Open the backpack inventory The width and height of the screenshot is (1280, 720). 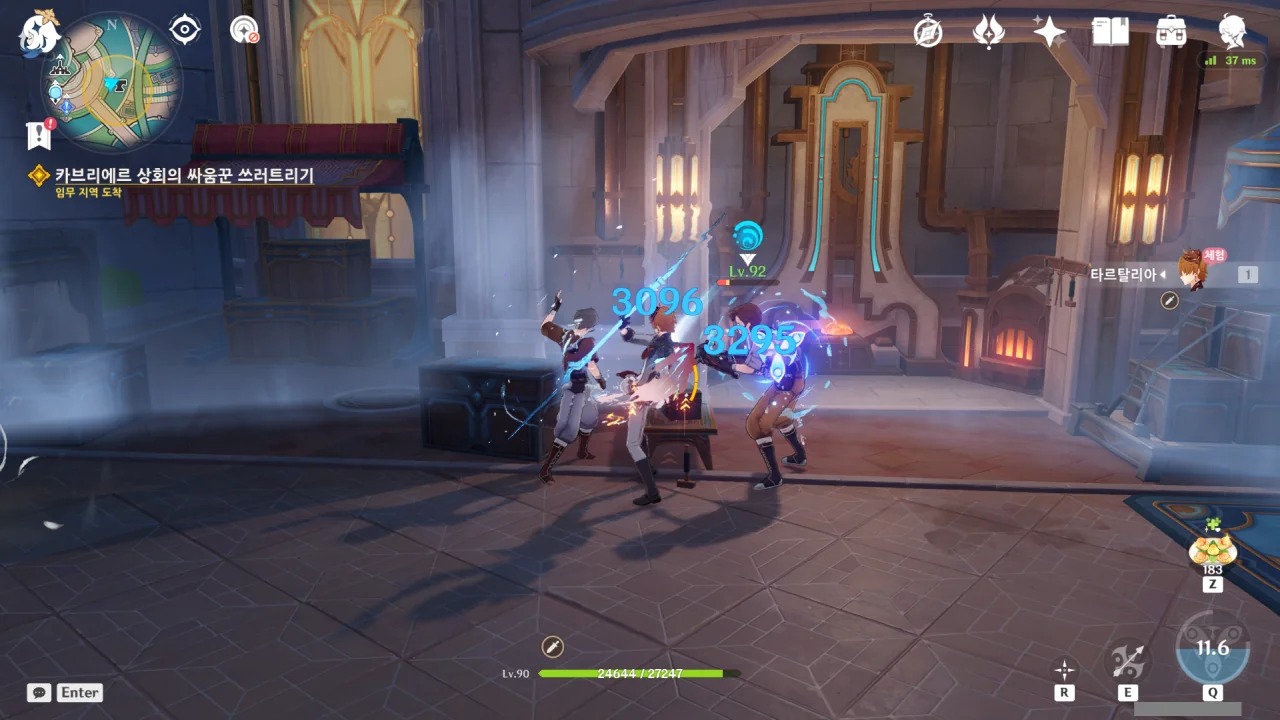1171,32
